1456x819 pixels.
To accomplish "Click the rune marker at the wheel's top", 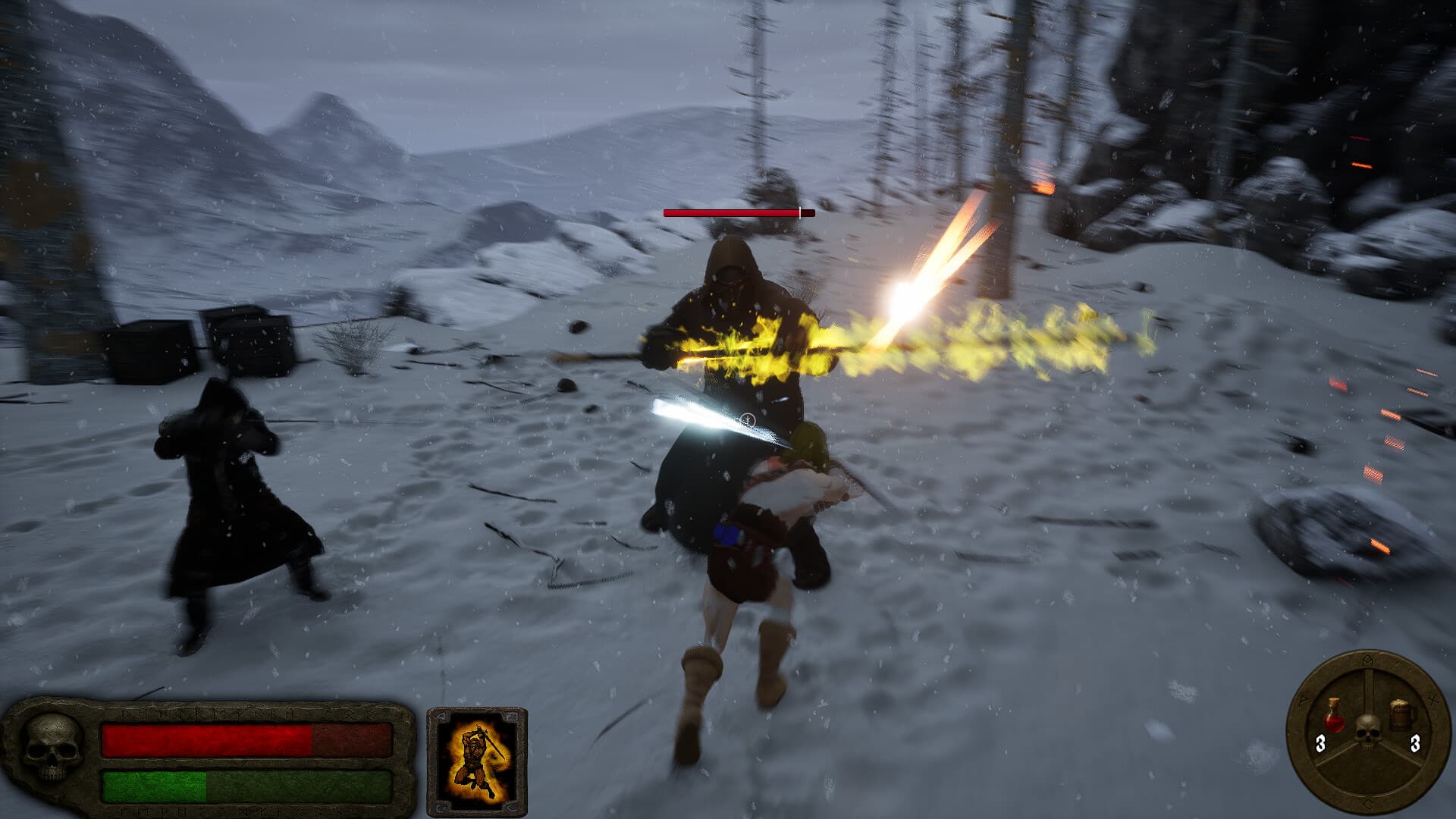I will click(1367, 660).
